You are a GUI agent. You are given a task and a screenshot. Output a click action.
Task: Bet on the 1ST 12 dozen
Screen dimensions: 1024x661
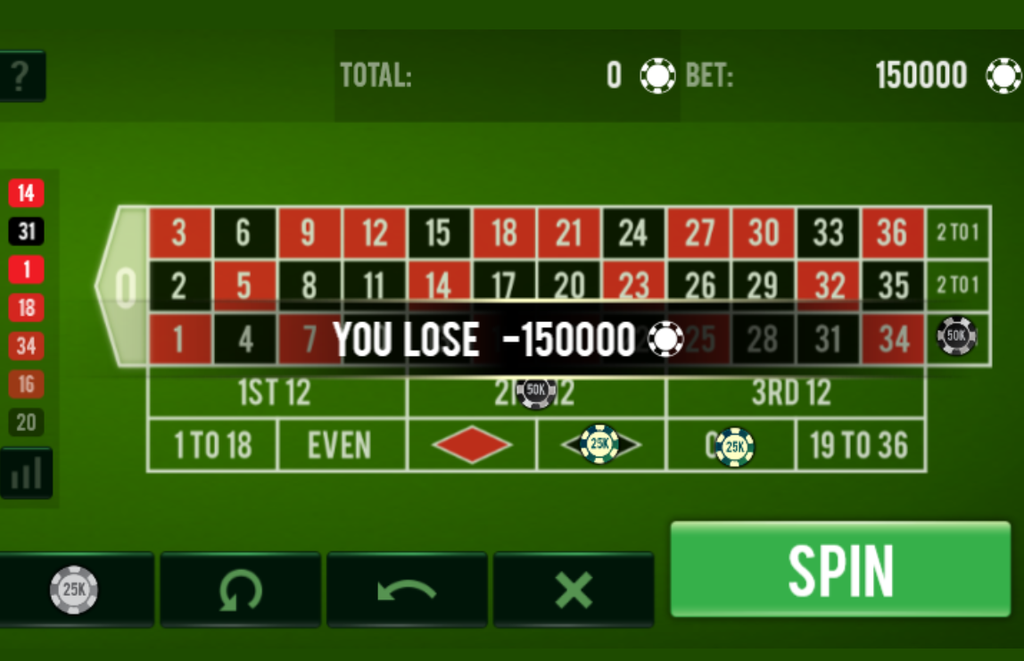pyautogui.click(x=276, y=393)
